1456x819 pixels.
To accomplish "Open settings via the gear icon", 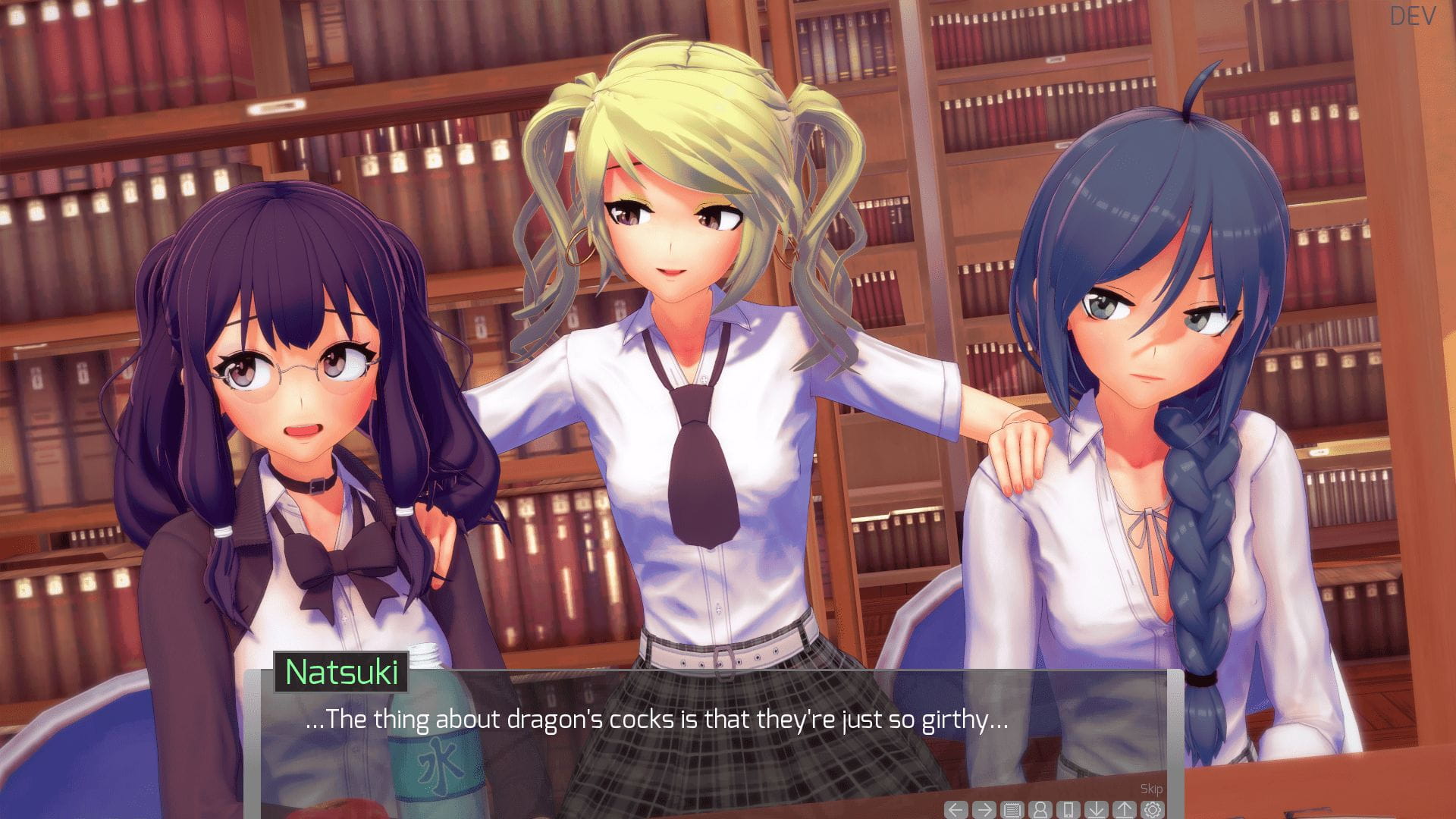I will [x=1153, y=809].
